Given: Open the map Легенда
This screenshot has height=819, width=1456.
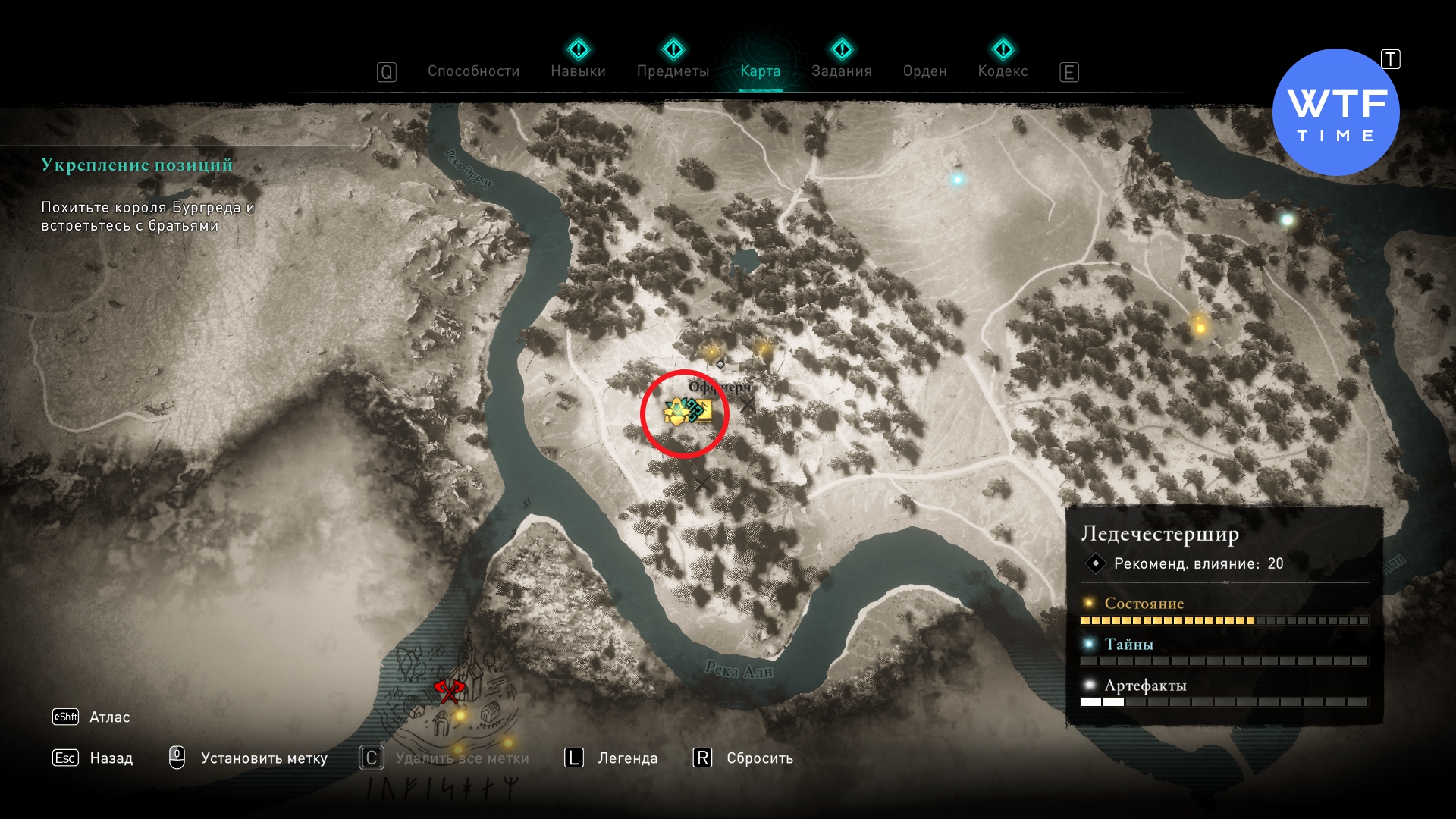Looking at the screenshot, I should click(627, 758).
